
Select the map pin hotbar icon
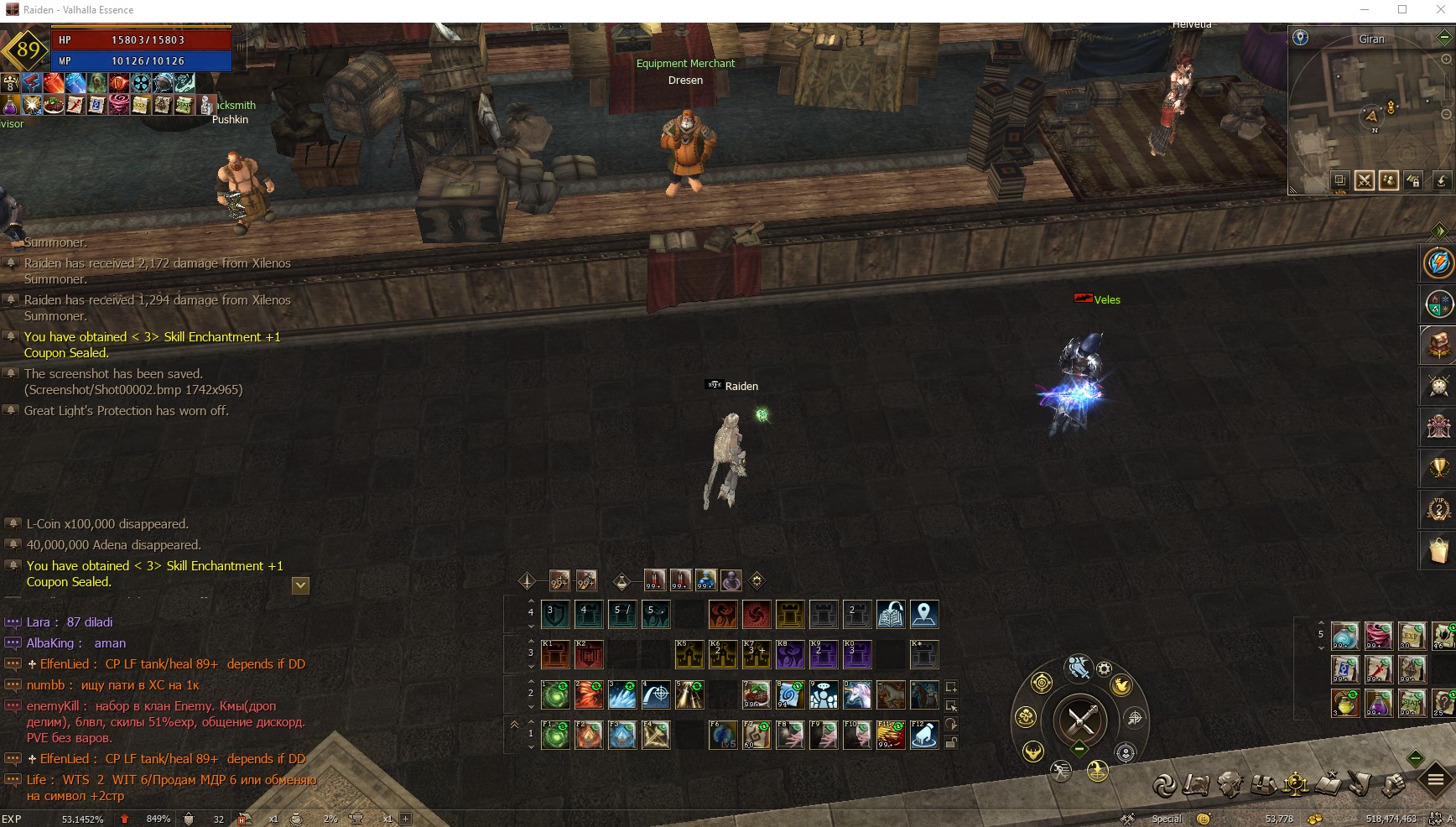pyautogui.click(x=923, y=615)
